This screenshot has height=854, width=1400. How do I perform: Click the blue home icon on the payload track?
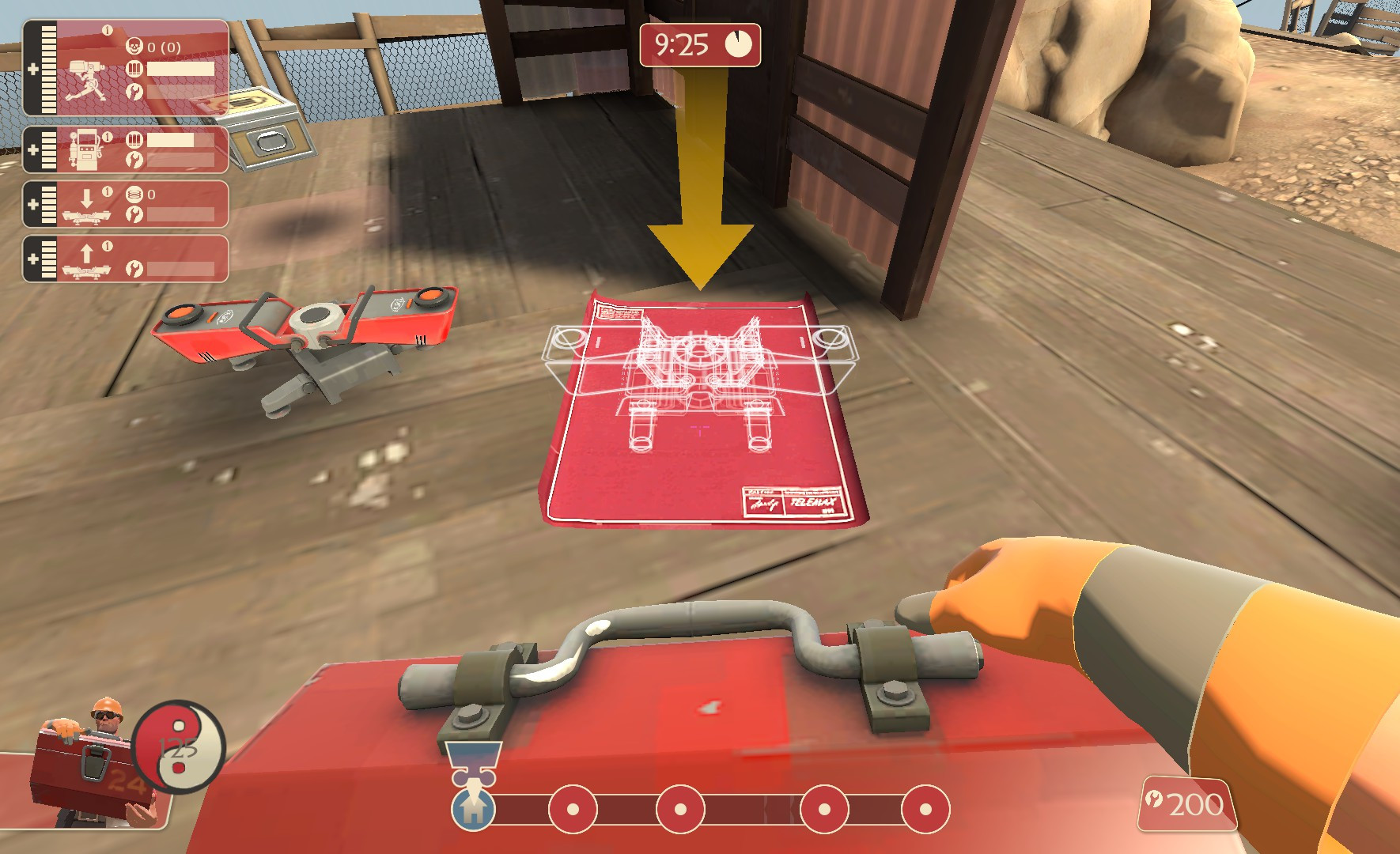coord(472,811)
